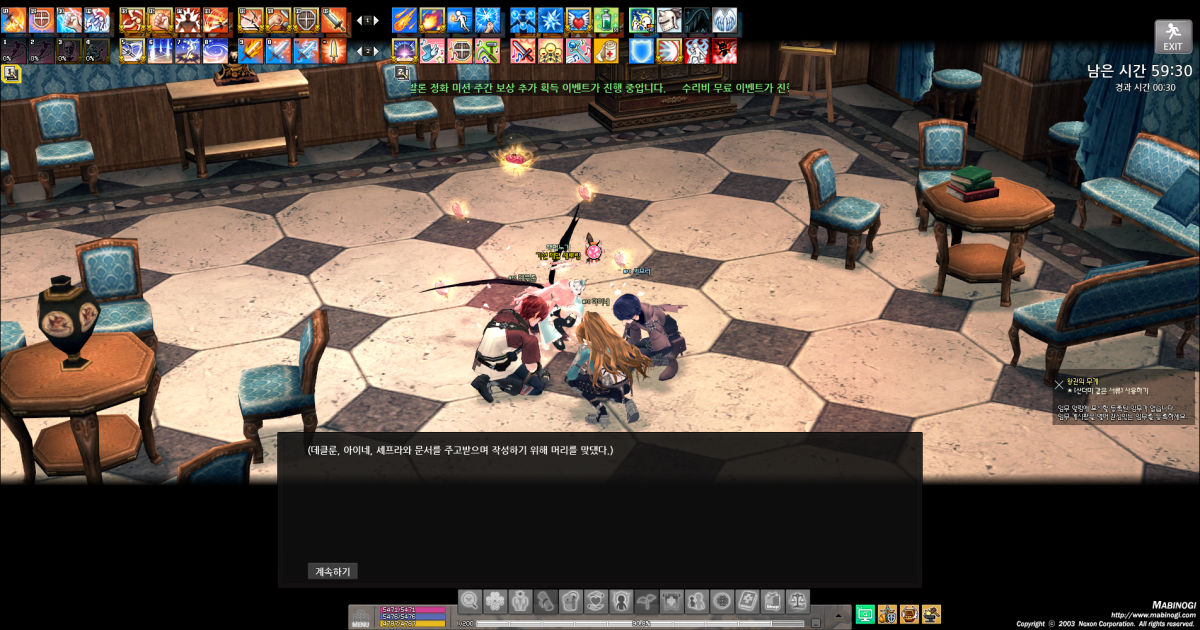The height and width of the screenshot is (630, 1200).
Task: Click the 계속하기 continue button
Action: pos(333,572)
